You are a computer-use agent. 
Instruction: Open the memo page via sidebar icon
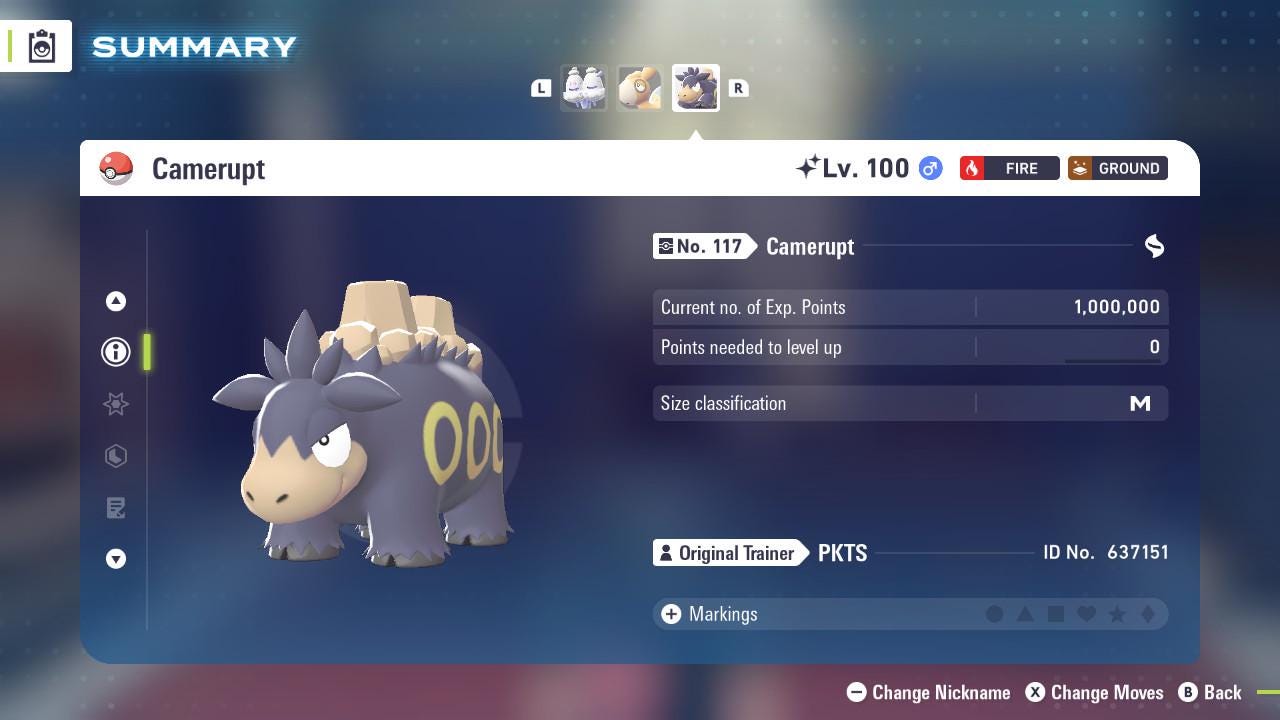click(x=116, y=508)
